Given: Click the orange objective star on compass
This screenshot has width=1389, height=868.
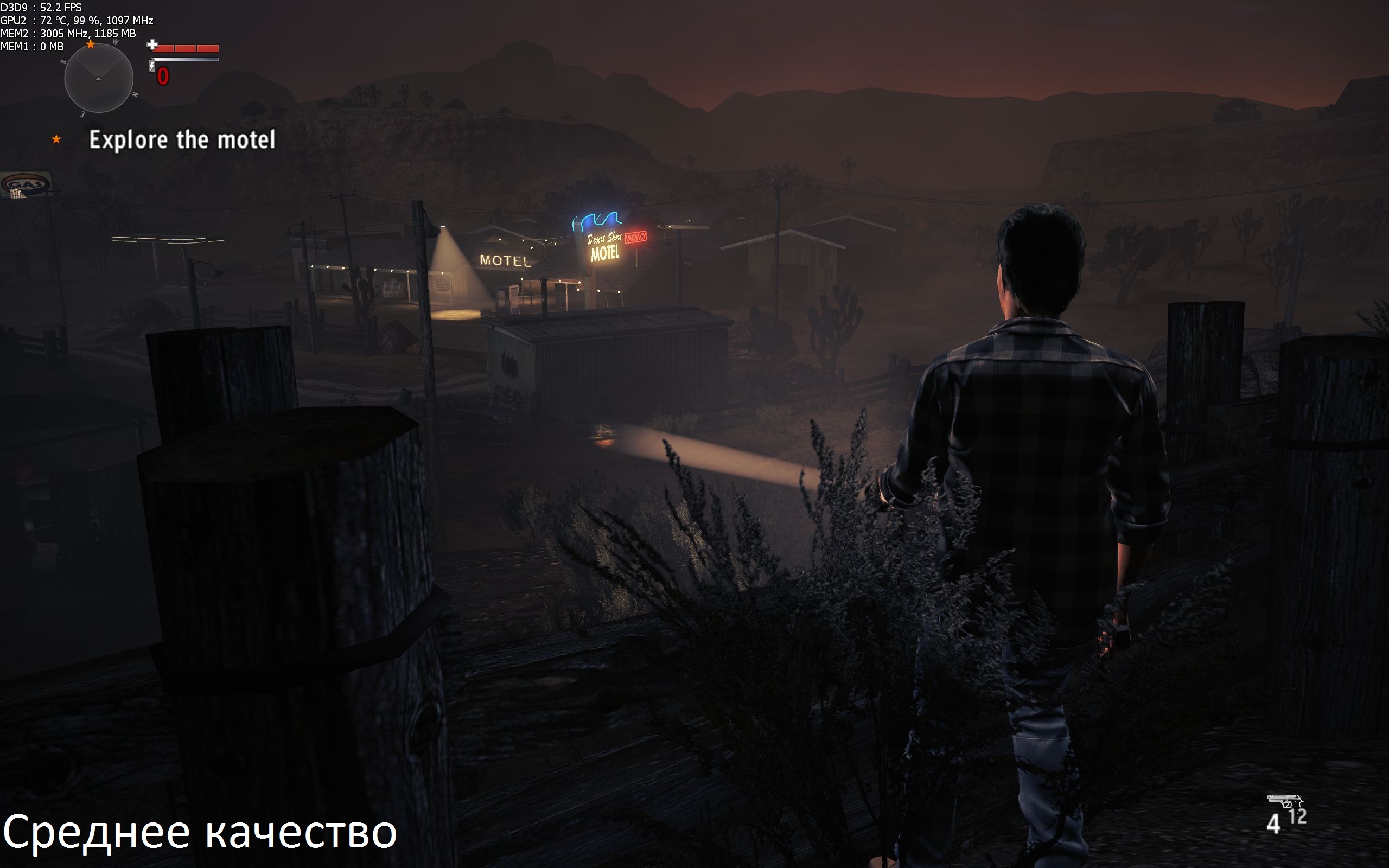Looking at the screenshot, I should pos(91,44).
